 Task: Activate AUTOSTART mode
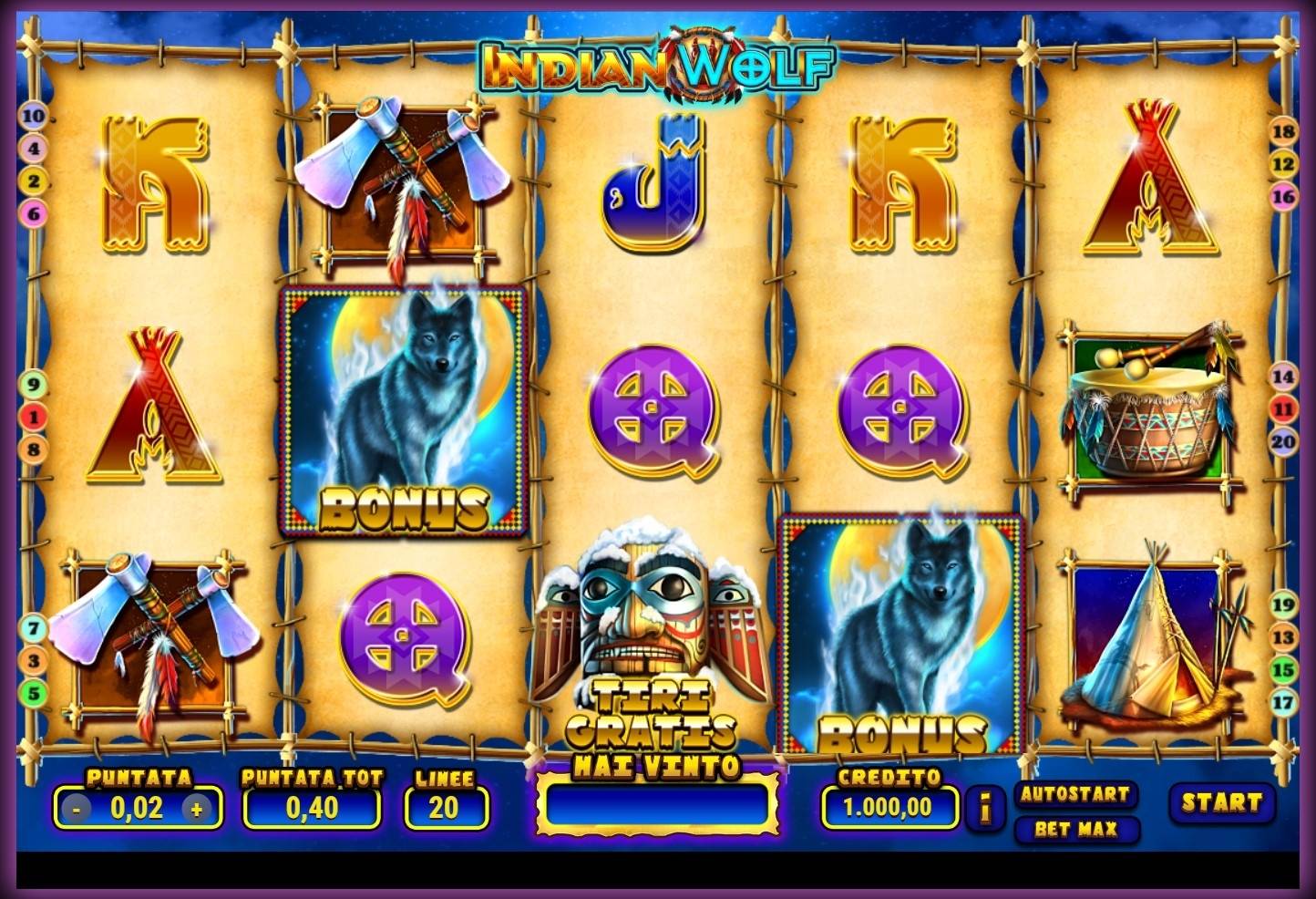[x=1075, y=794]
